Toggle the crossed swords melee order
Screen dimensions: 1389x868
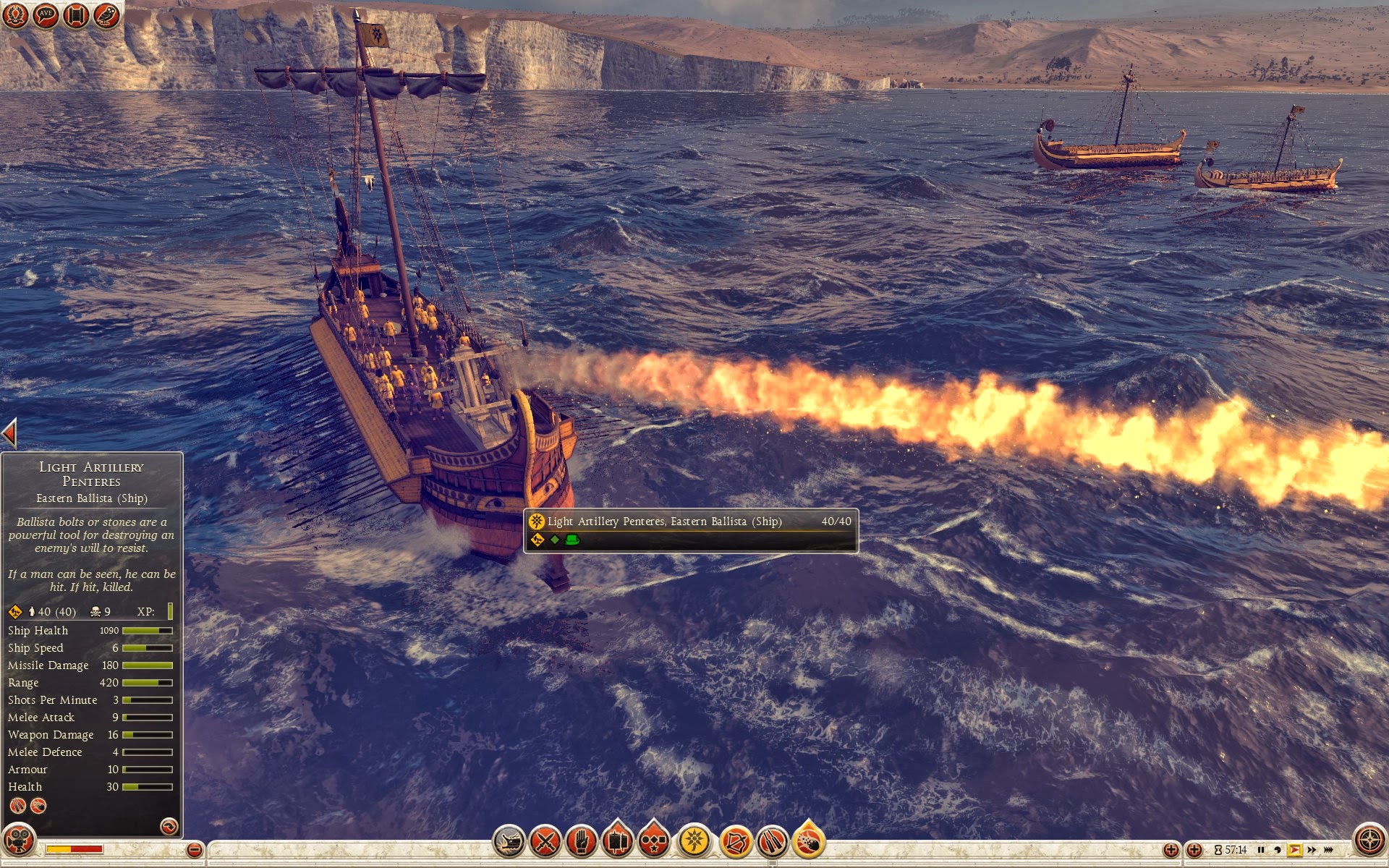pyautogui.click(x=545, y=841)
